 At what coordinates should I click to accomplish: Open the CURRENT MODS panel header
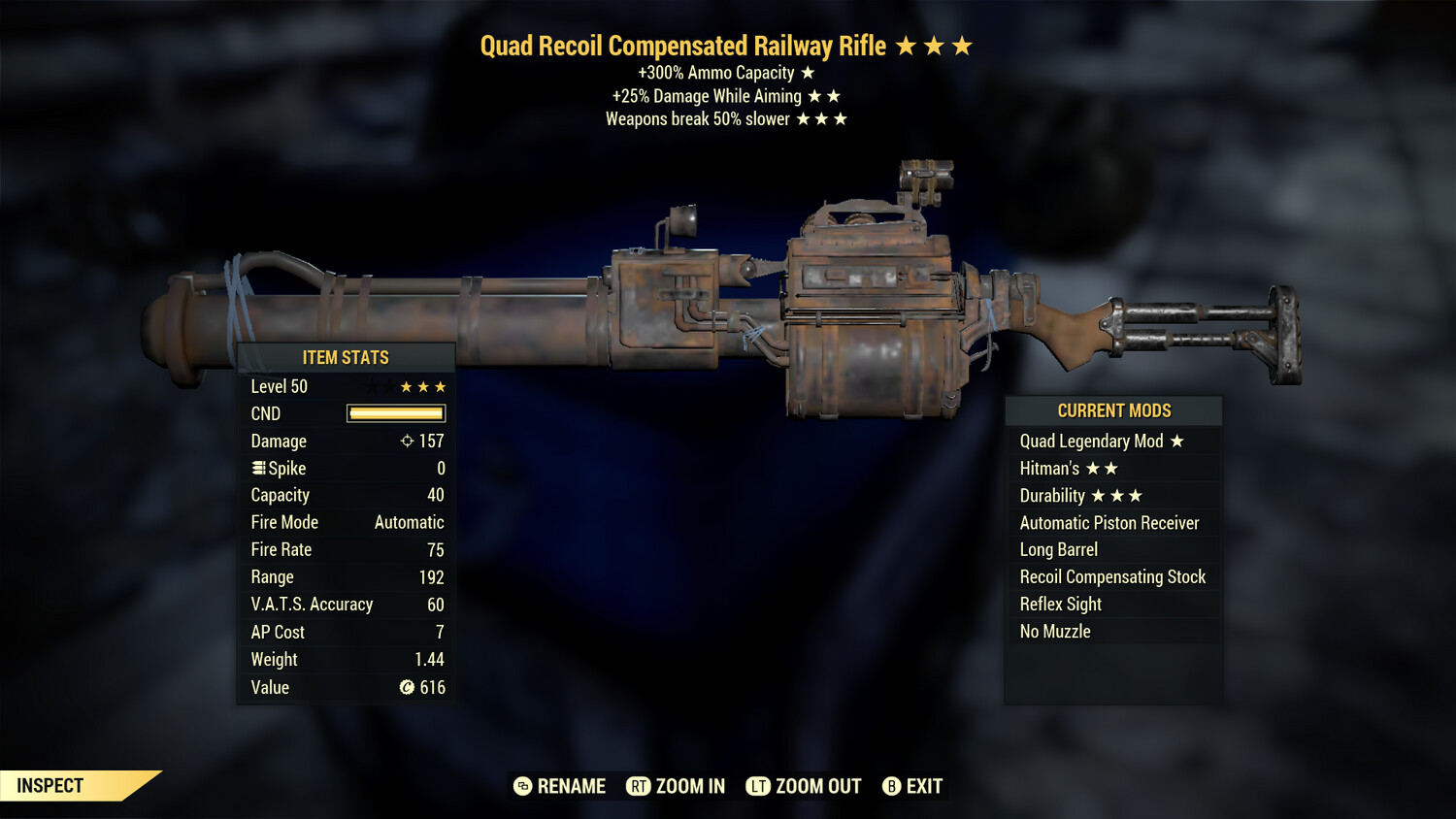click(x=1113, y=409)
